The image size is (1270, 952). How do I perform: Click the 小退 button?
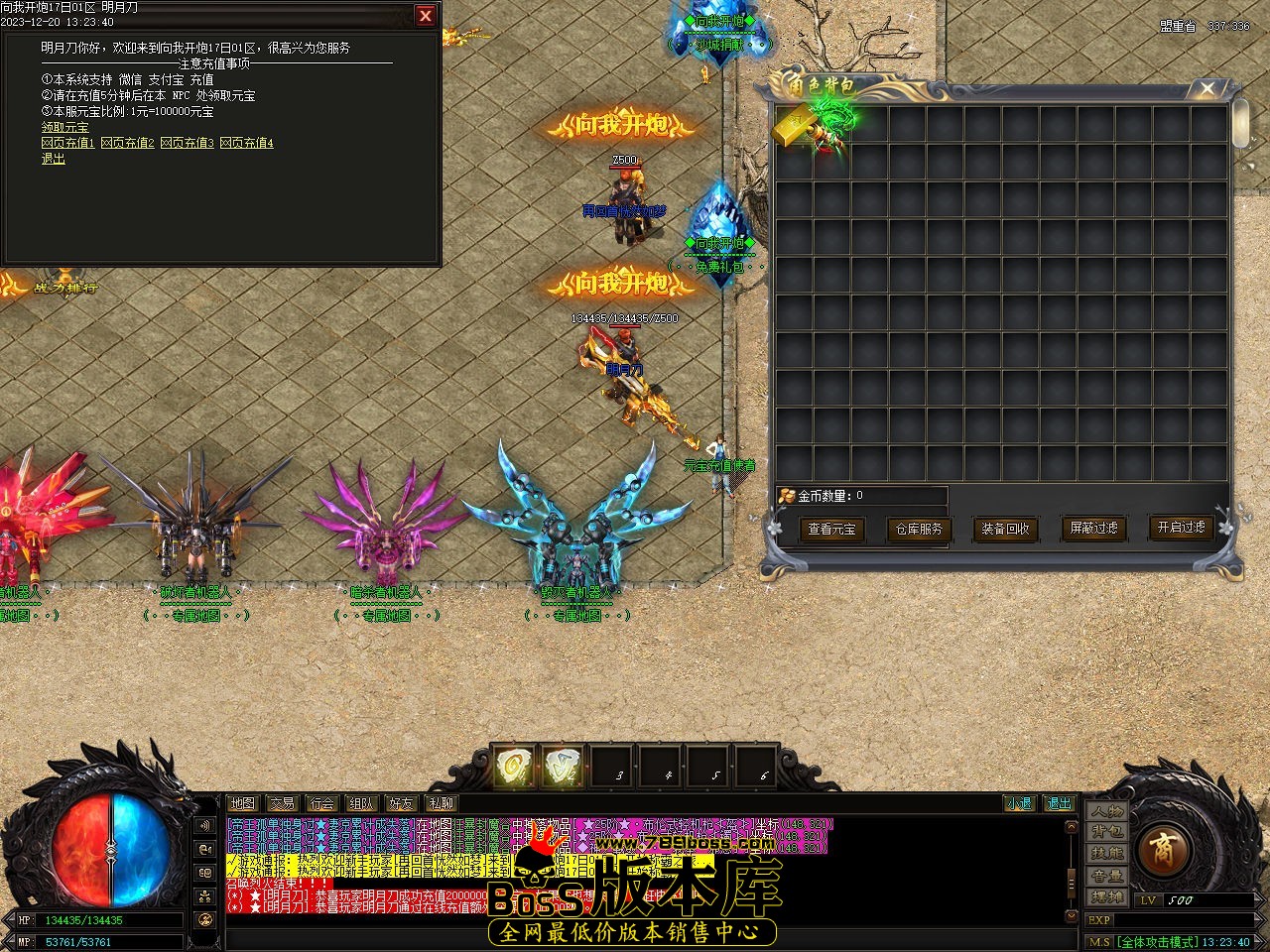pos(1019,803)
